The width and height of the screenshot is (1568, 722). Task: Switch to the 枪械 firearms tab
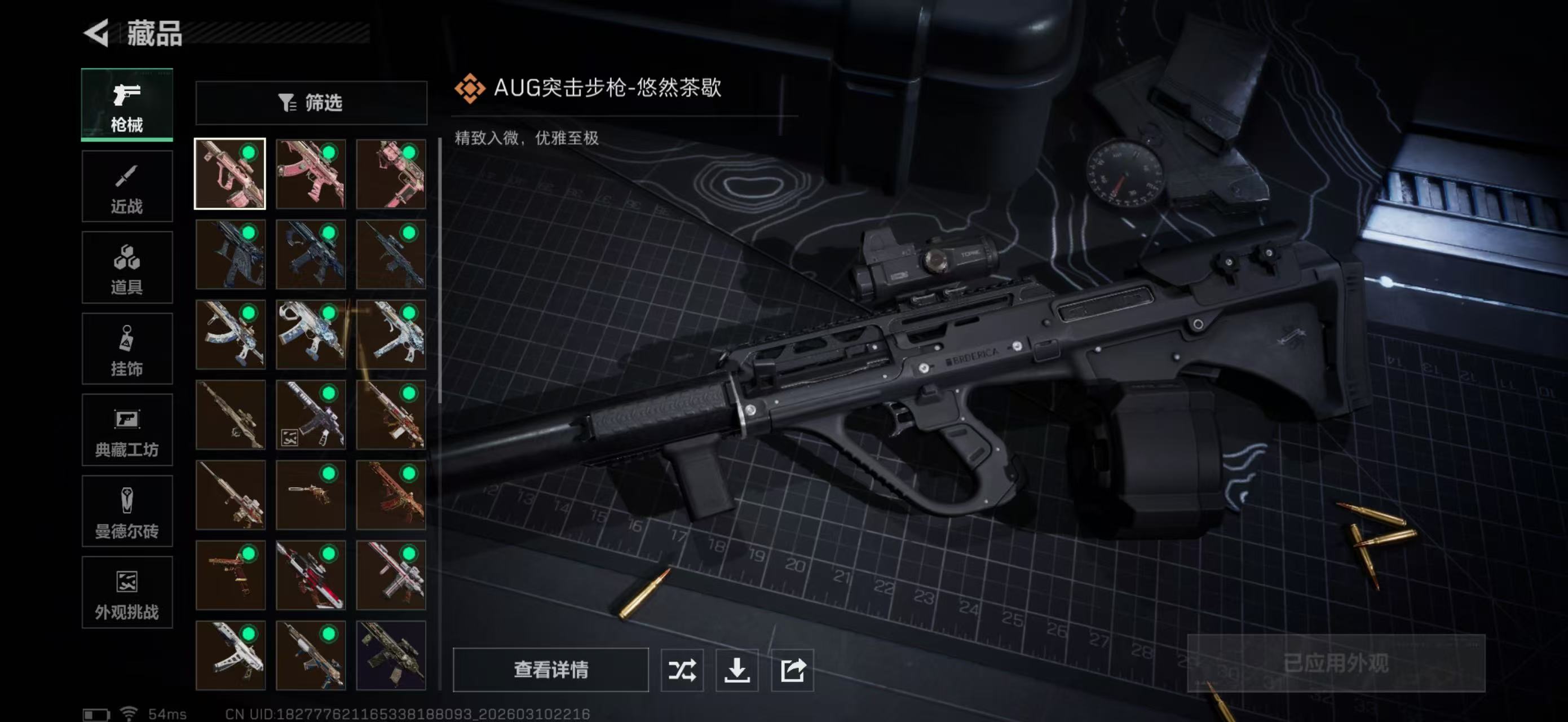coord(127,105)
